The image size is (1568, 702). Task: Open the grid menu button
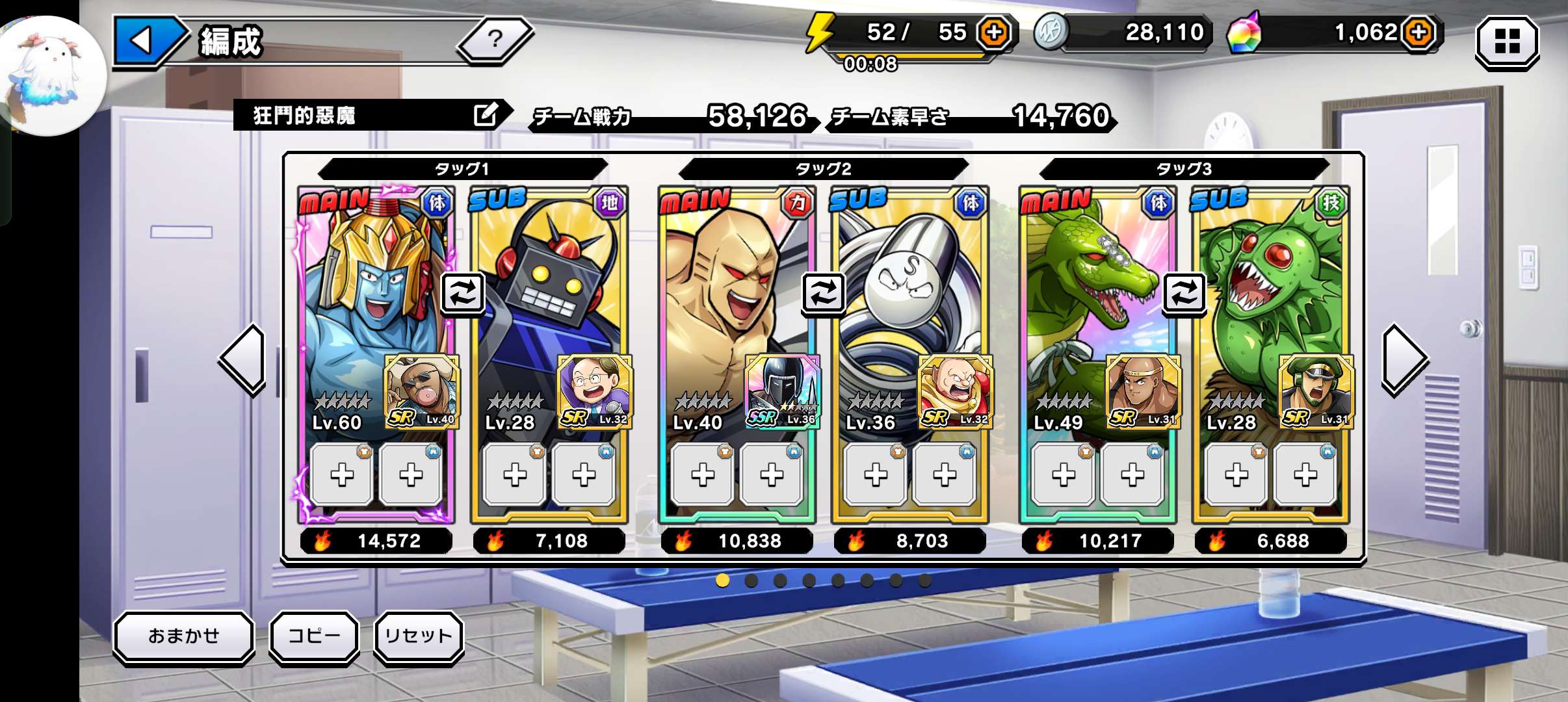point(1507,42)
